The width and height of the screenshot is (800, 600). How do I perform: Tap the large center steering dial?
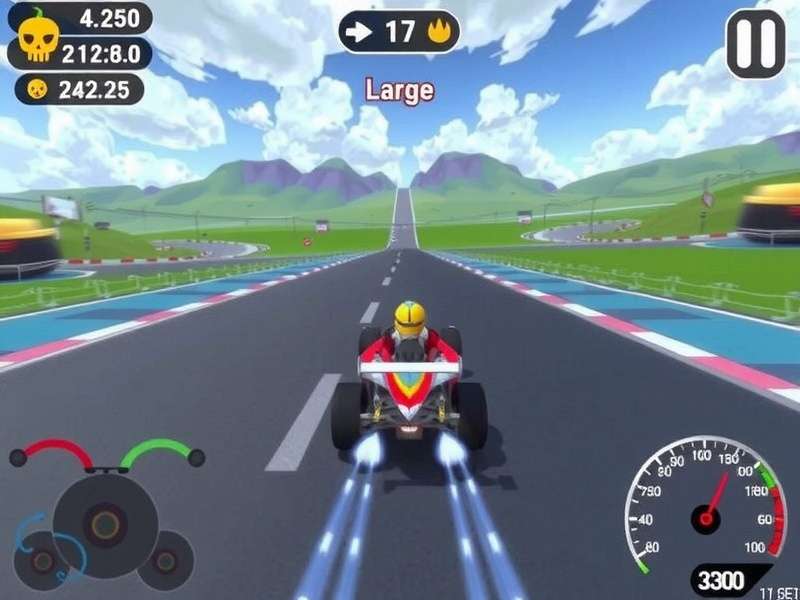105,523
